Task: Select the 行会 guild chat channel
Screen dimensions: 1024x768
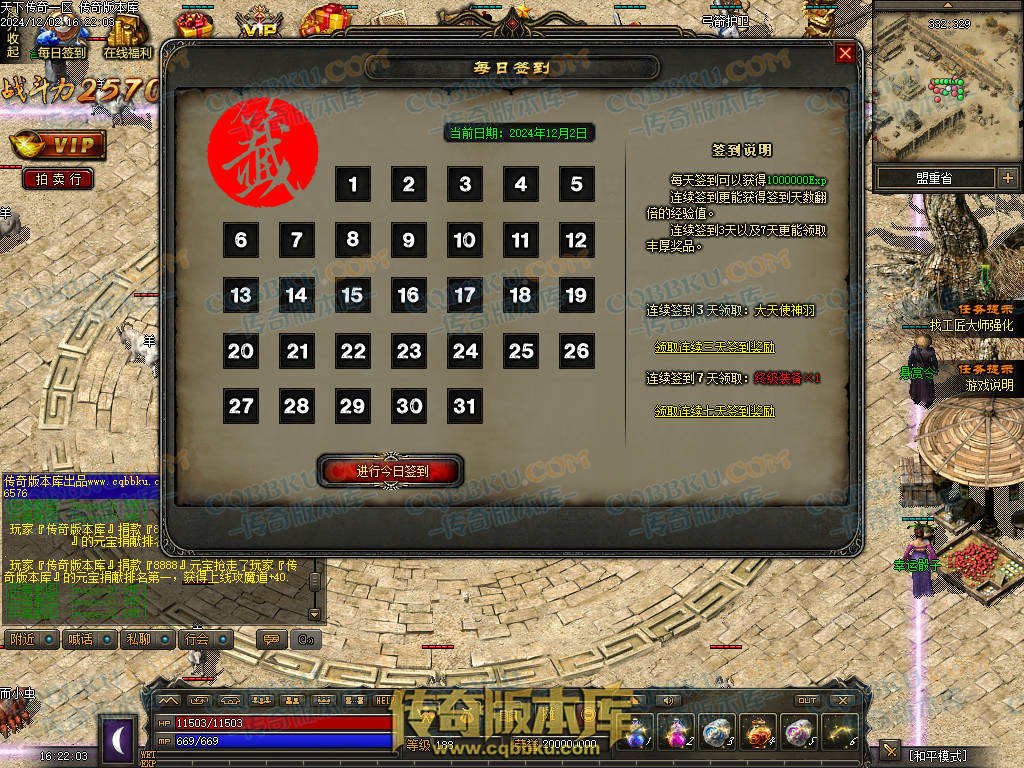Action: 196,639
